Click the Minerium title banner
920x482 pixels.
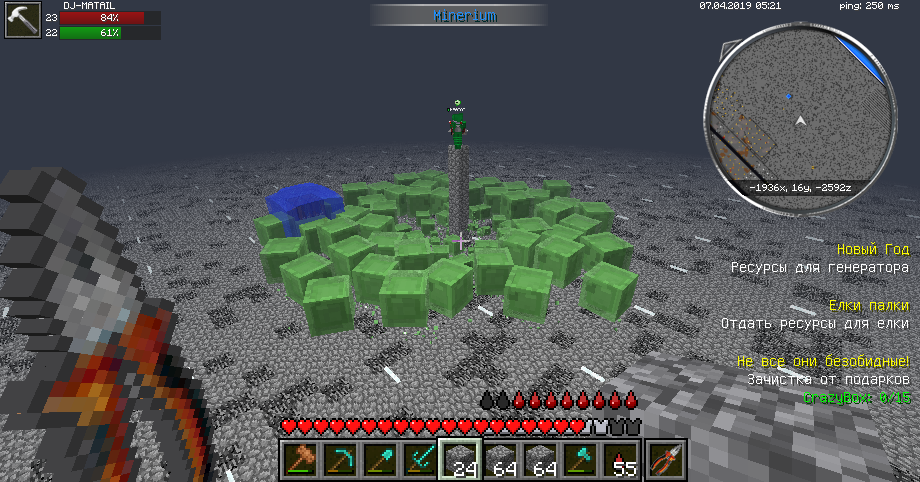459,15
